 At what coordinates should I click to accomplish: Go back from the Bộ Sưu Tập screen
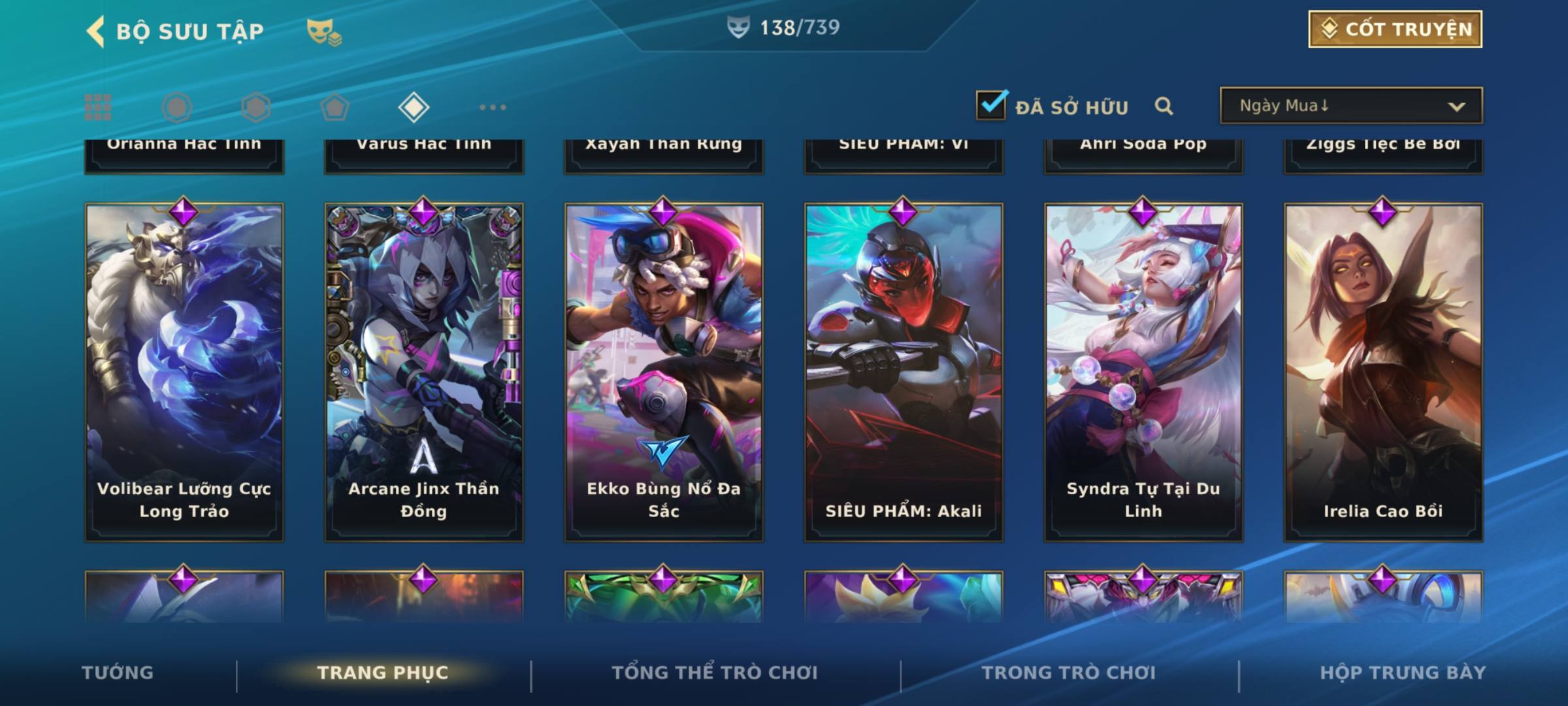pyautogui.click(x=96, y=31)
